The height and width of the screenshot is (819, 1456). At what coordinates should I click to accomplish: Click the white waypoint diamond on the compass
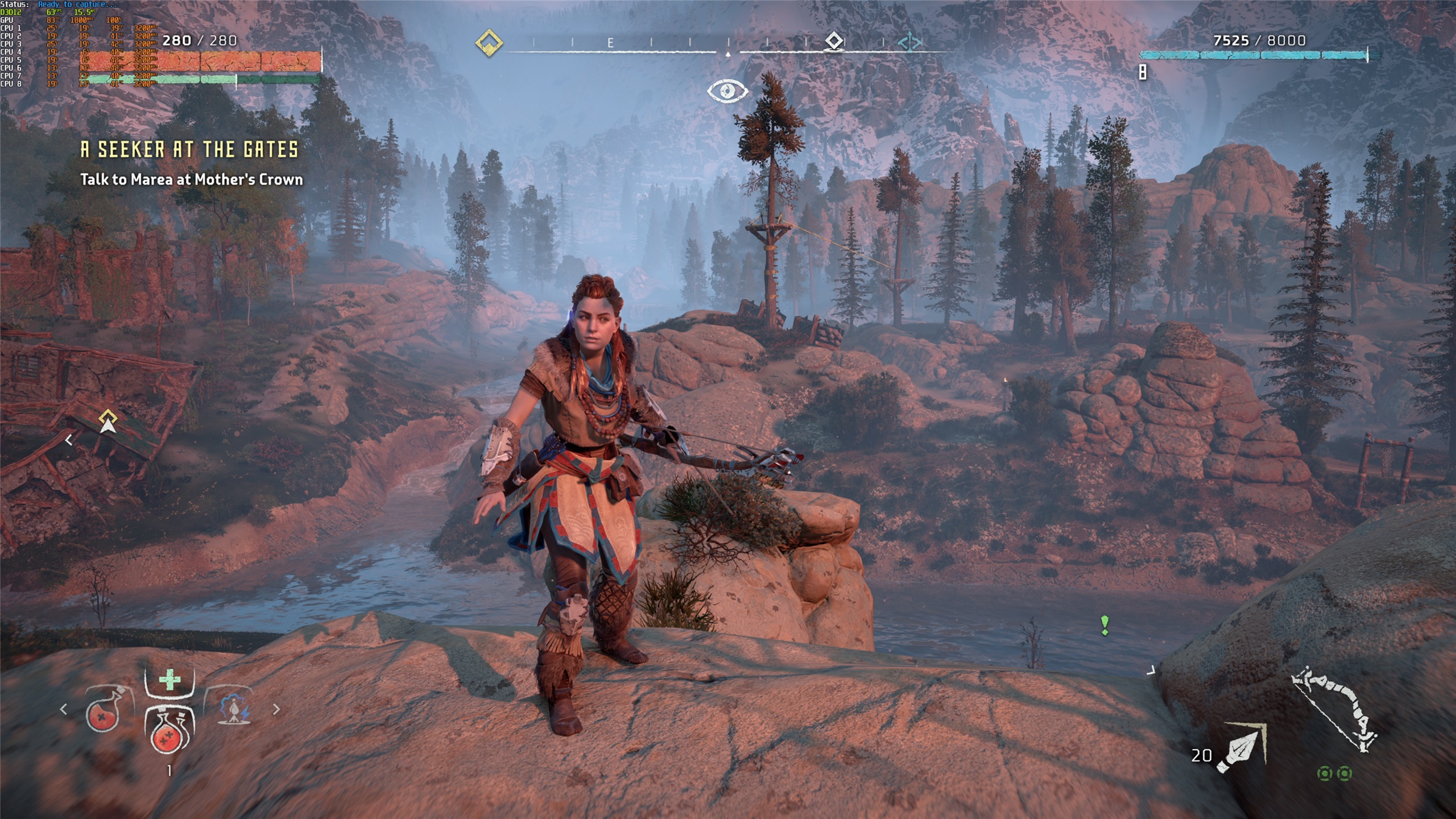835,41
